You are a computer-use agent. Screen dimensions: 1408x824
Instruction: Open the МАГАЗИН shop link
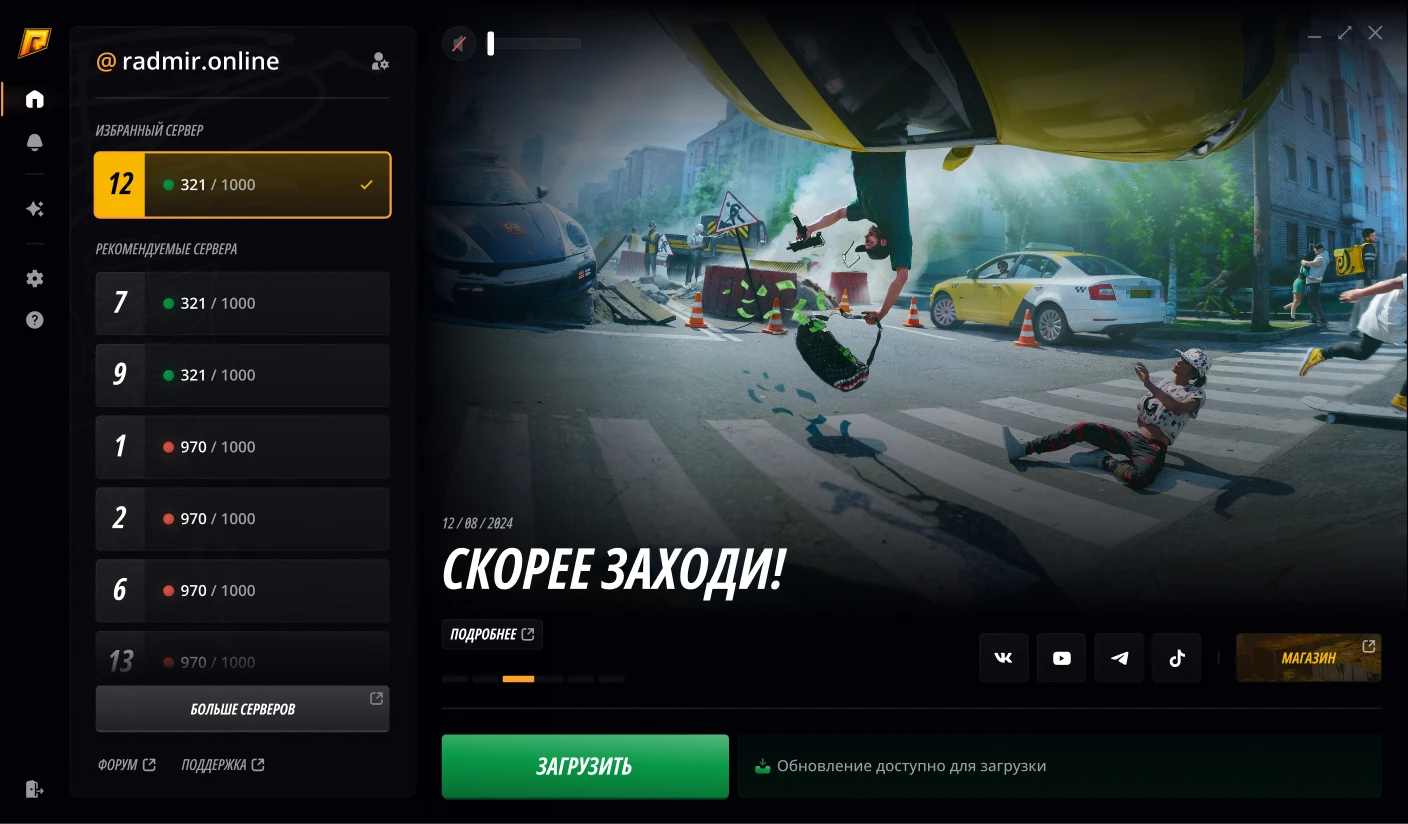[x=1308, y=658]
